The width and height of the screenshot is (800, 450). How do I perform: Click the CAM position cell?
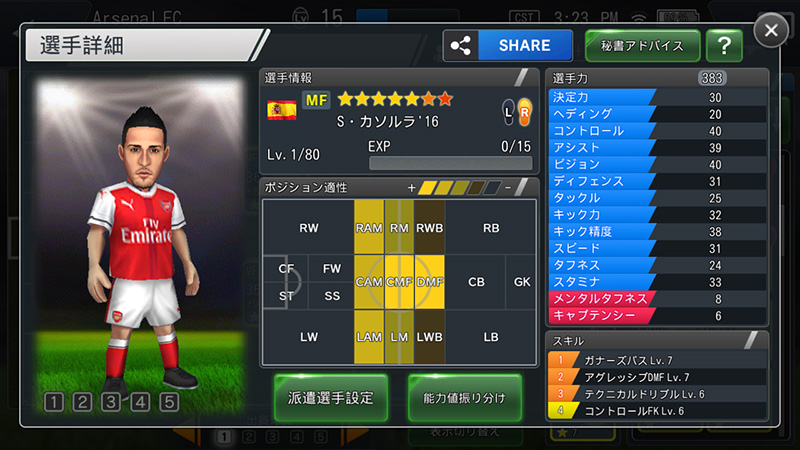pos(369,282)
